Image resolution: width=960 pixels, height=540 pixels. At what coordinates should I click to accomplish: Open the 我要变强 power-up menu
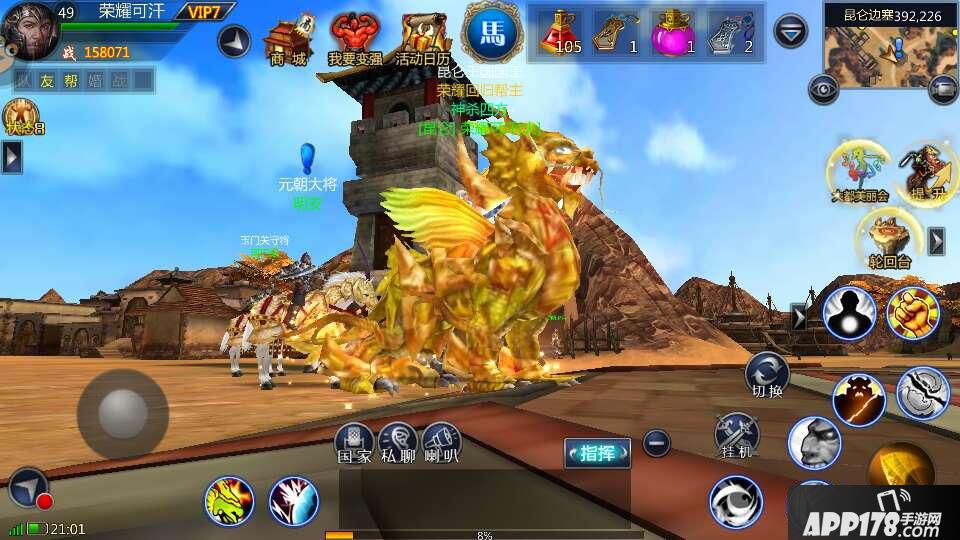pyautogui.click(x=355, y=40)
